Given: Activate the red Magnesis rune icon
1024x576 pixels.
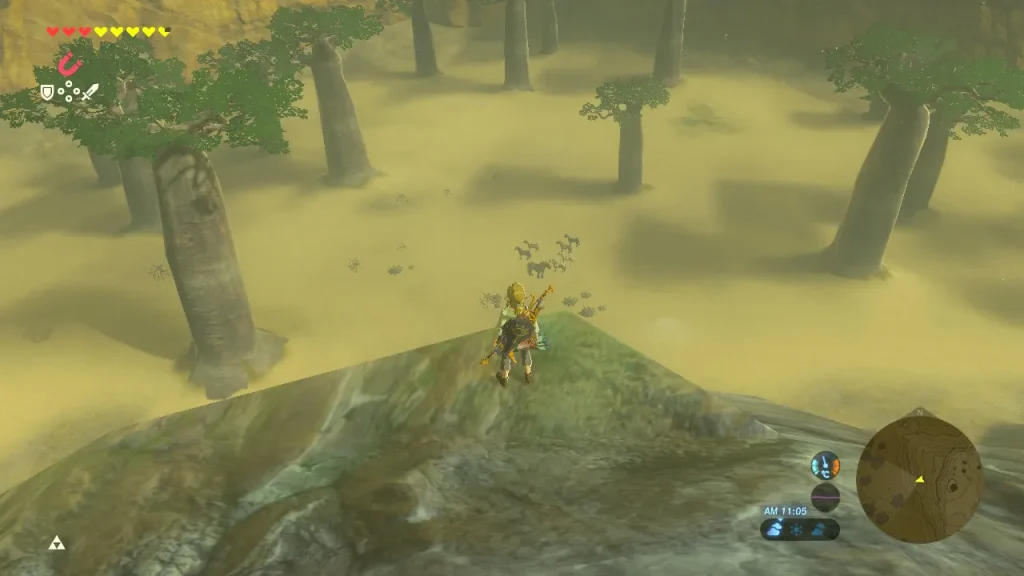Looking at the screenshot, I should click(x=68, y=65).
